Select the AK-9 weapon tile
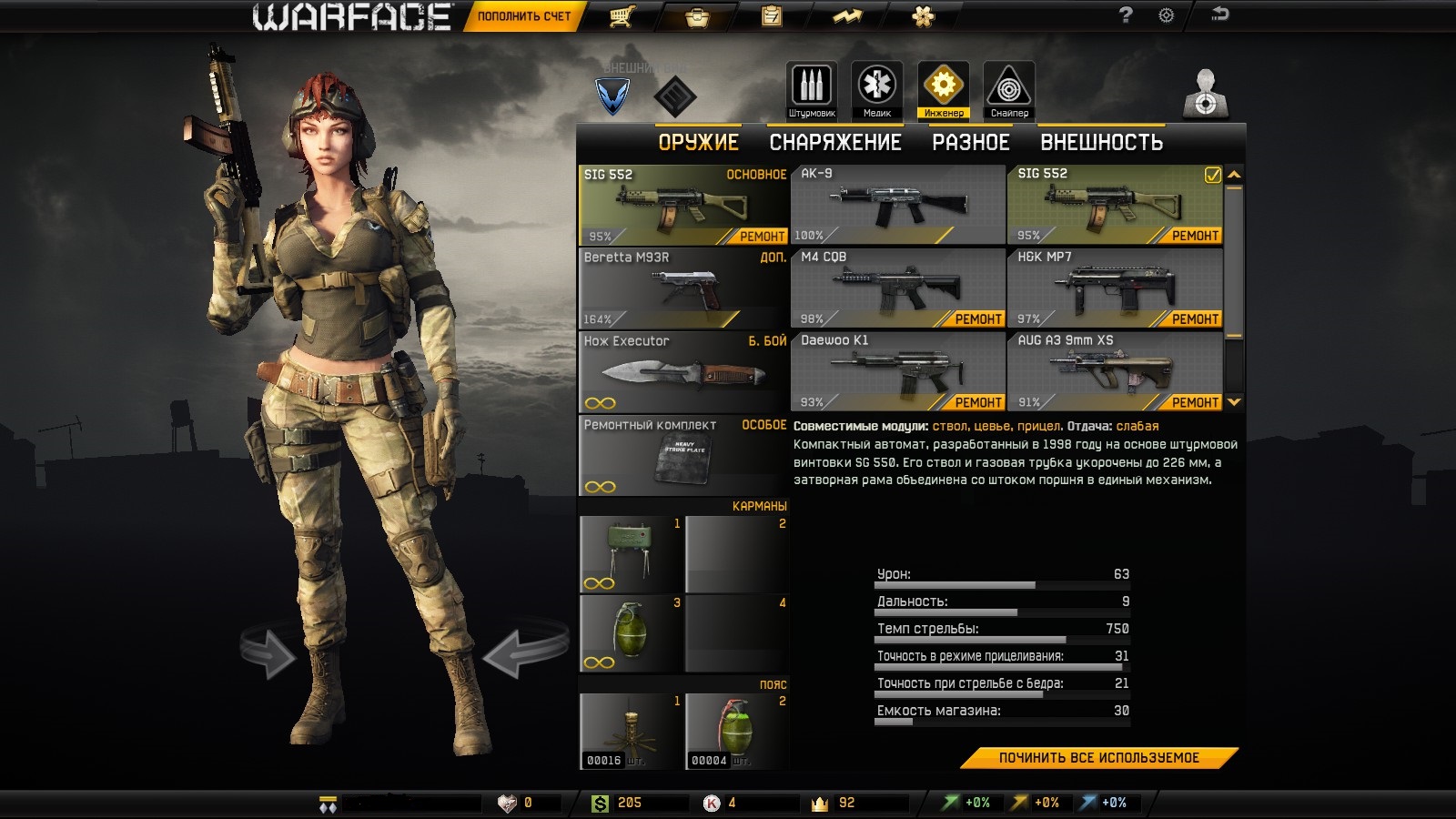Image resolution: width=1456 pixels, height=819 pixels. click(x=896, y=206)
